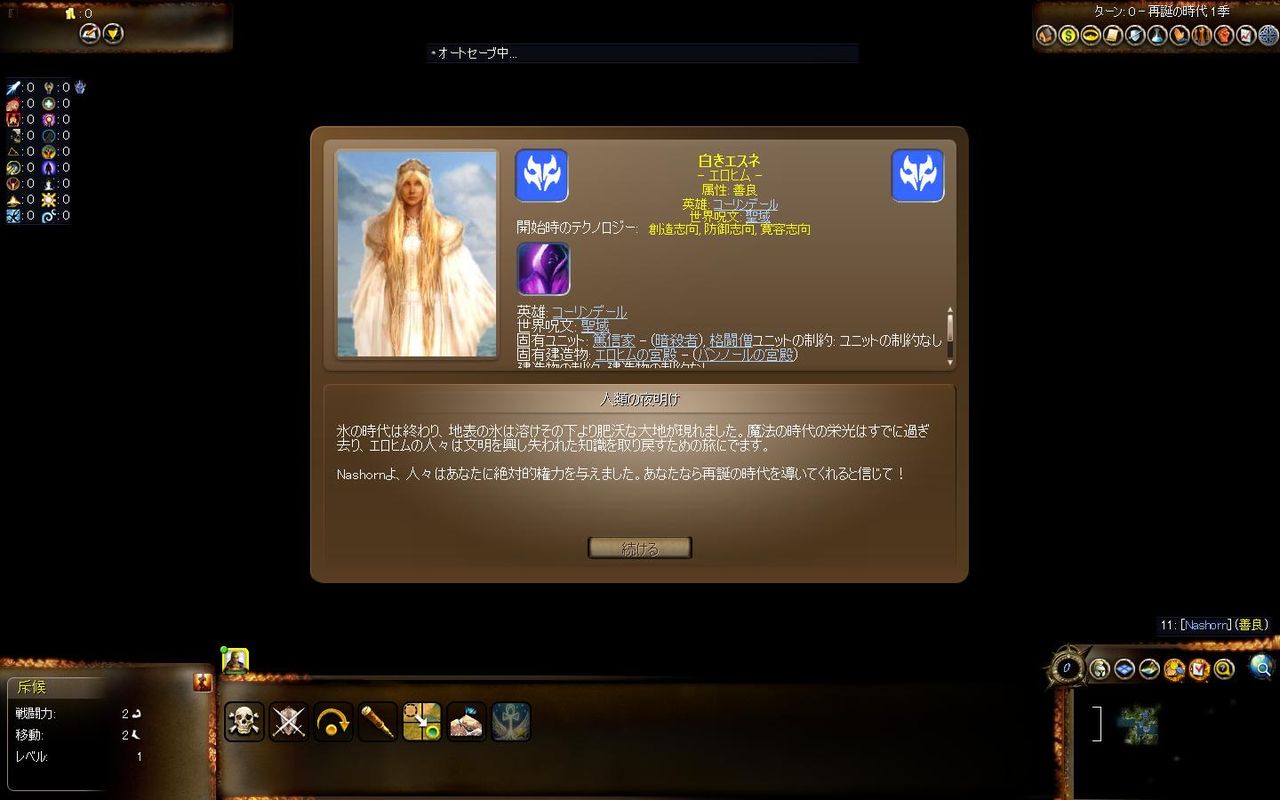The image size is (1280, 800).
Task: Skip the turn using the curved arrow icon
Action: click(x=333, y=720)
